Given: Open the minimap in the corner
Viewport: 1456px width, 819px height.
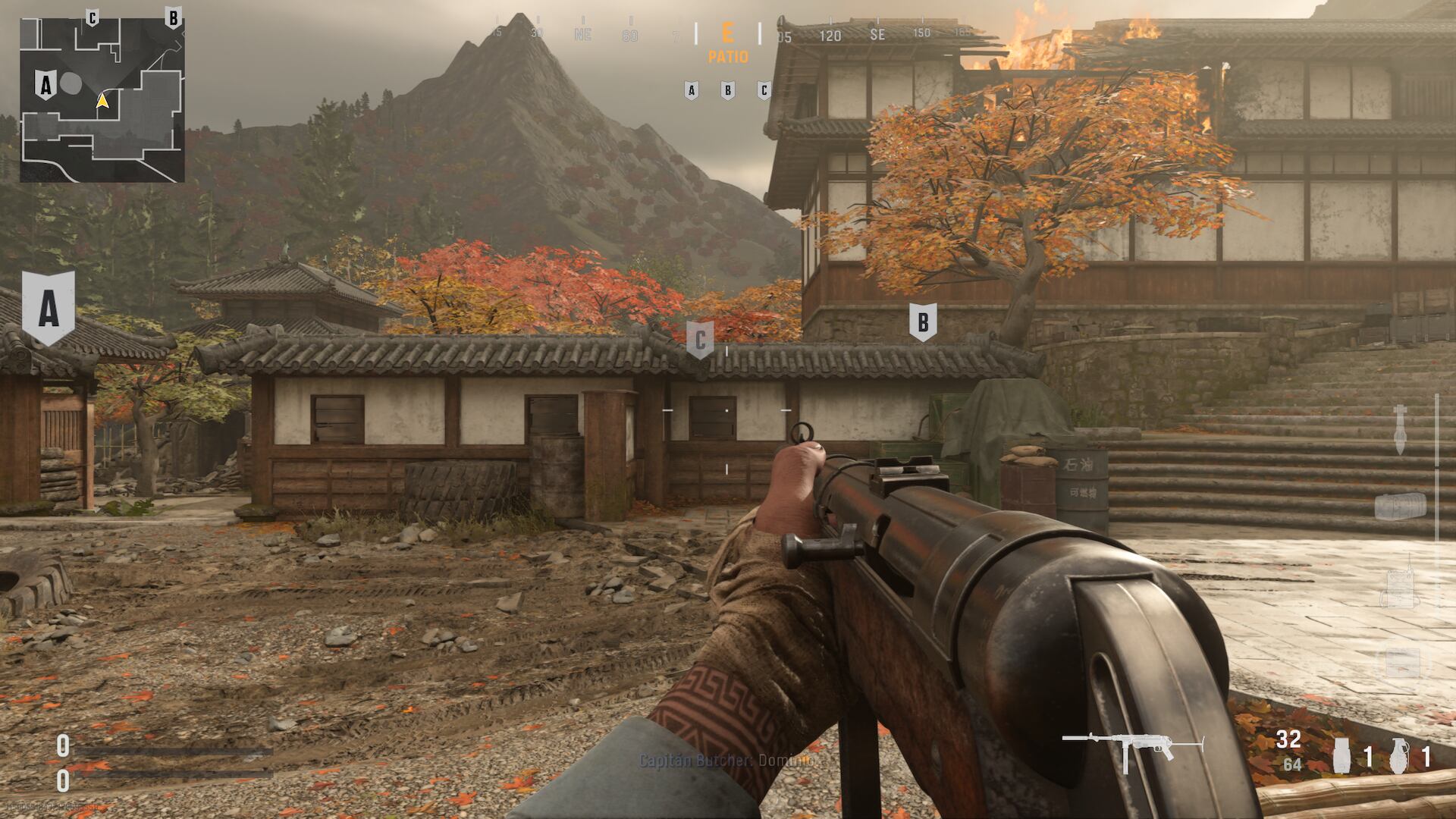Looking at the screenshot, I should (102, 100).
